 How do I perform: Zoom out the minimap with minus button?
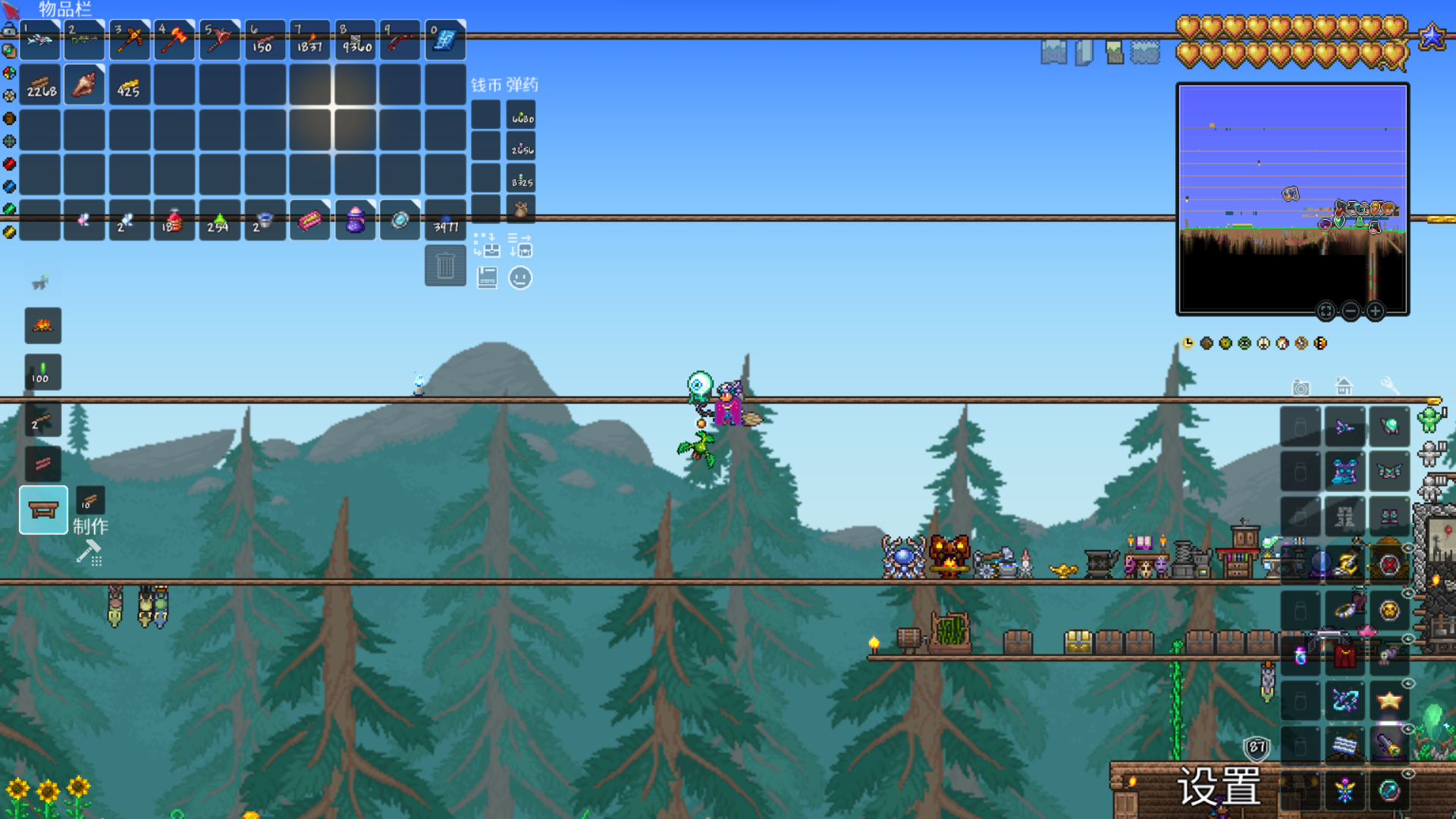pyautogui.click(x=1351, y=311)
